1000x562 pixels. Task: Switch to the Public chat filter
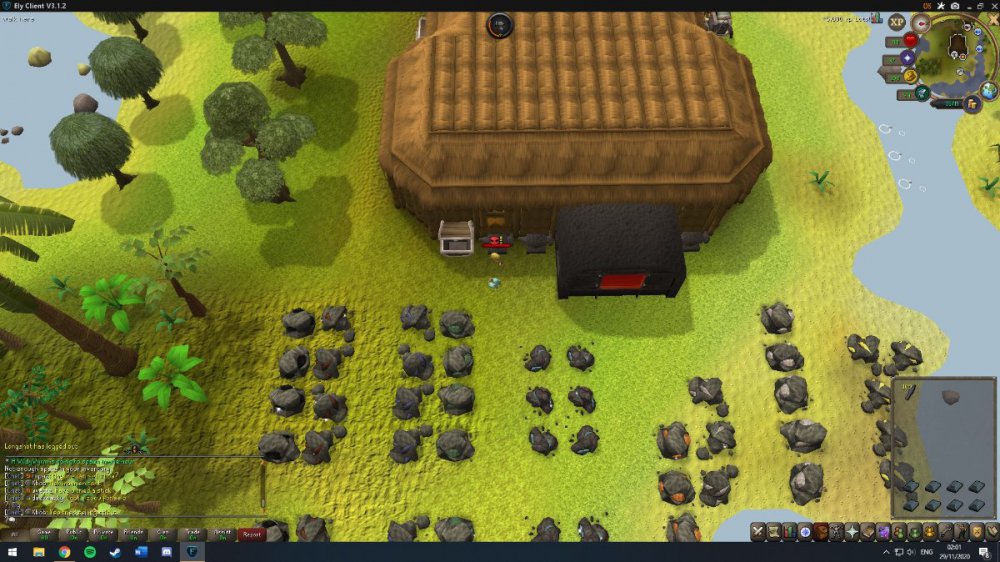pos(73,534)
